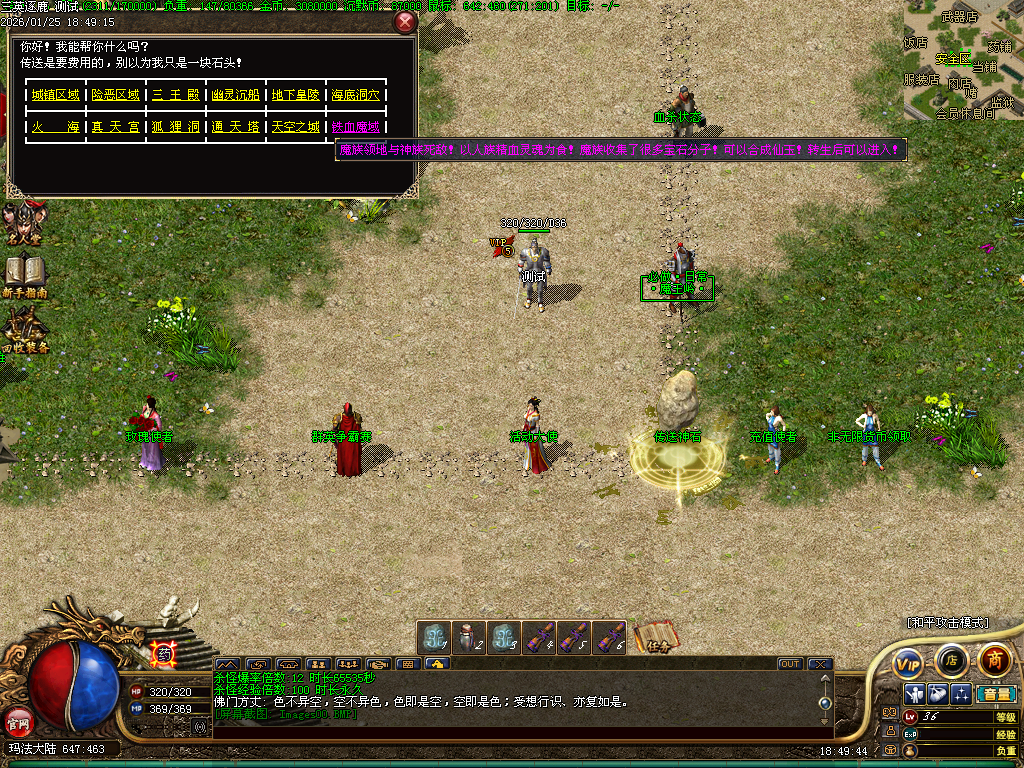Click the OUT button above the chat
This screenshot has height=768, width=1024.
coord(790,664)
